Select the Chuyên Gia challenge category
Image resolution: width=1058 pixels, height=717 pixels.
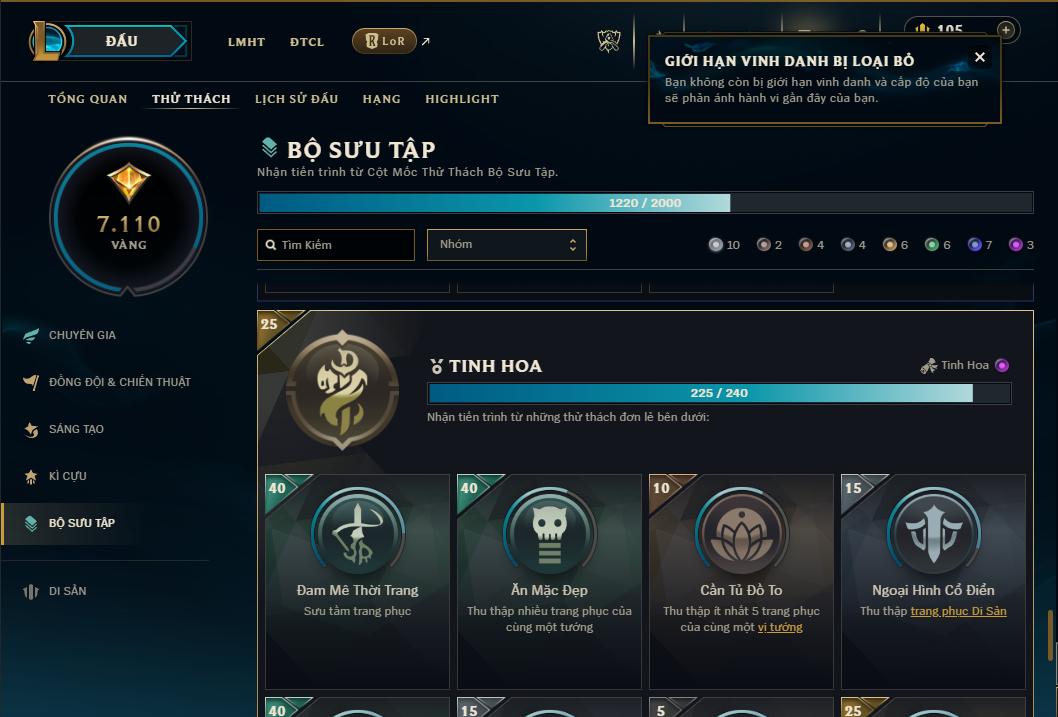[82, 335]
